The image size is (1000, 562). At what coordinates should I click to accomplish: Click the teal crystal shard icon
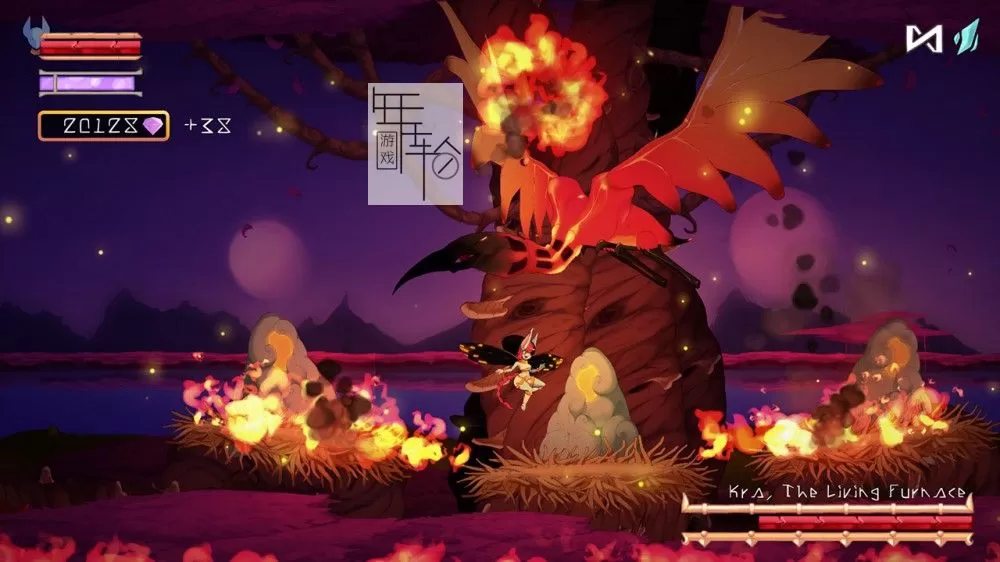964,37
